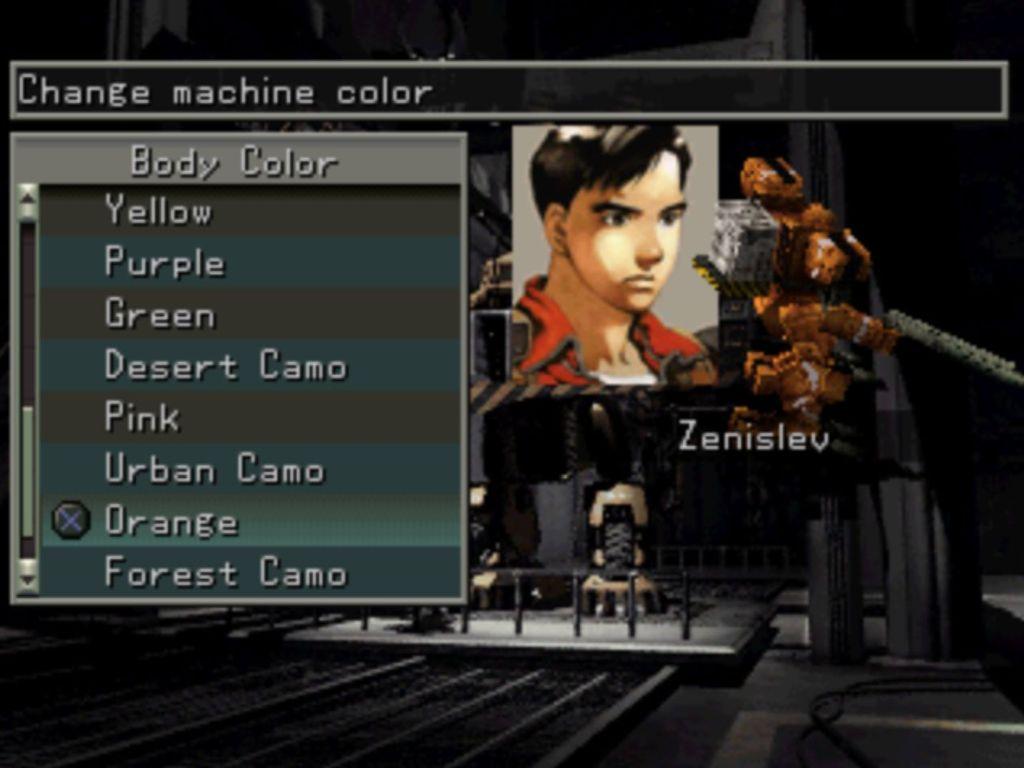Select Urban Camo paint scheme
Viewport: 1024px width, 768px height.
coord(214,469)
